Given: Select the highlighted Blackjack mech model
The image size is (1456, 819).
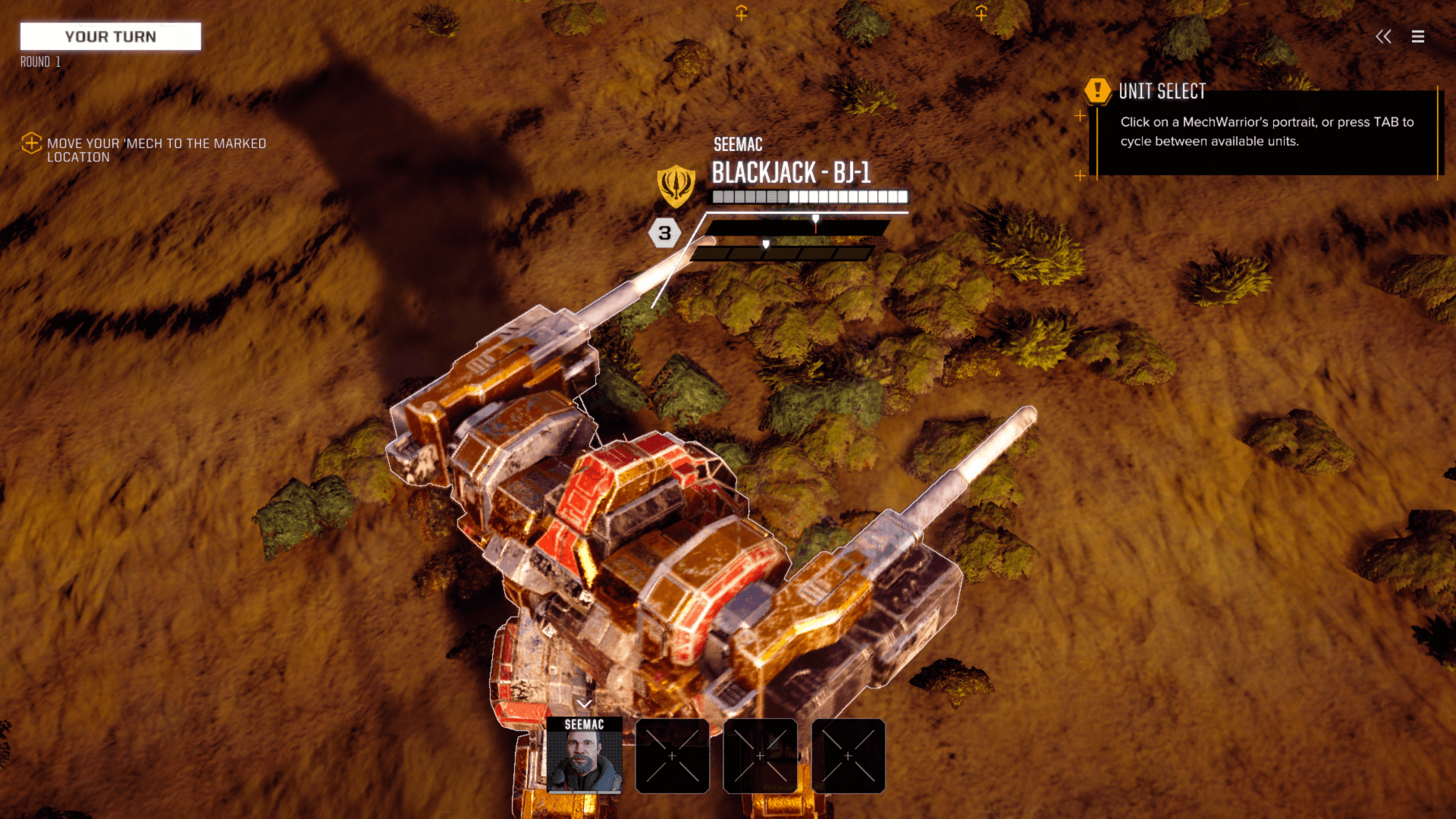Looking at the screenshot, I should pos(645,546).
